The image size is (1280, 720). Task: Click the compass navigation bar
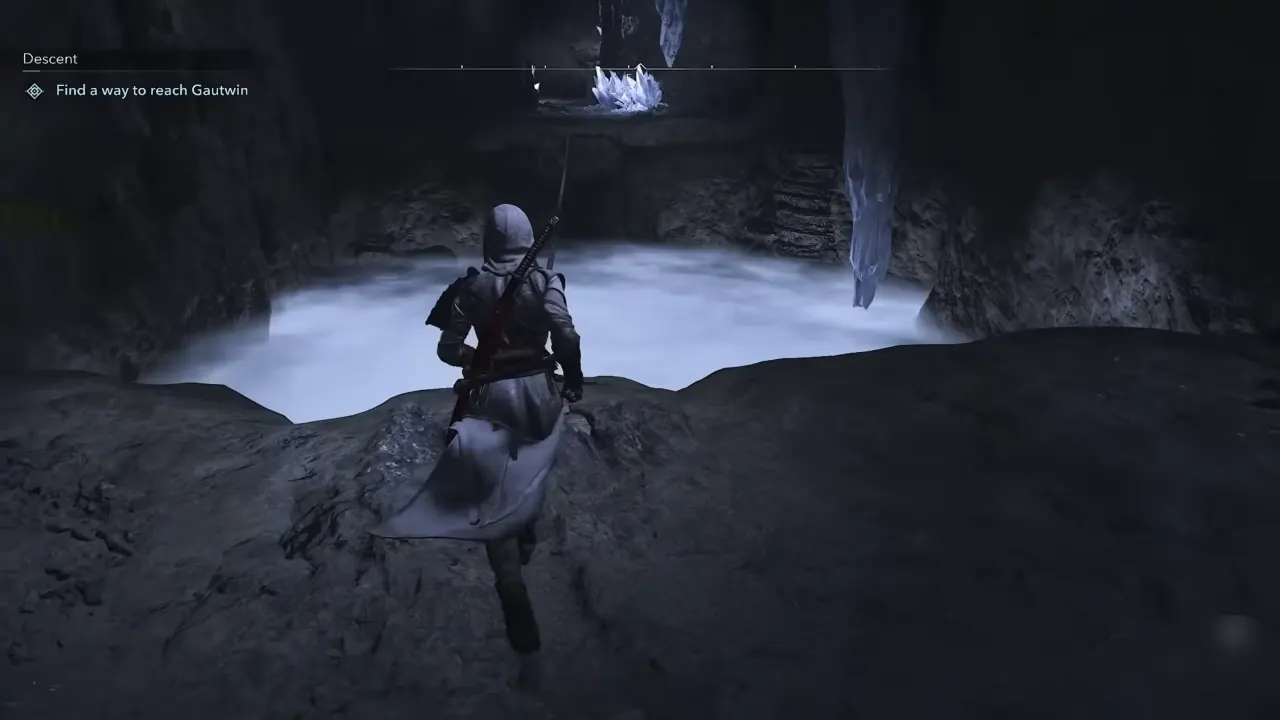640,67
